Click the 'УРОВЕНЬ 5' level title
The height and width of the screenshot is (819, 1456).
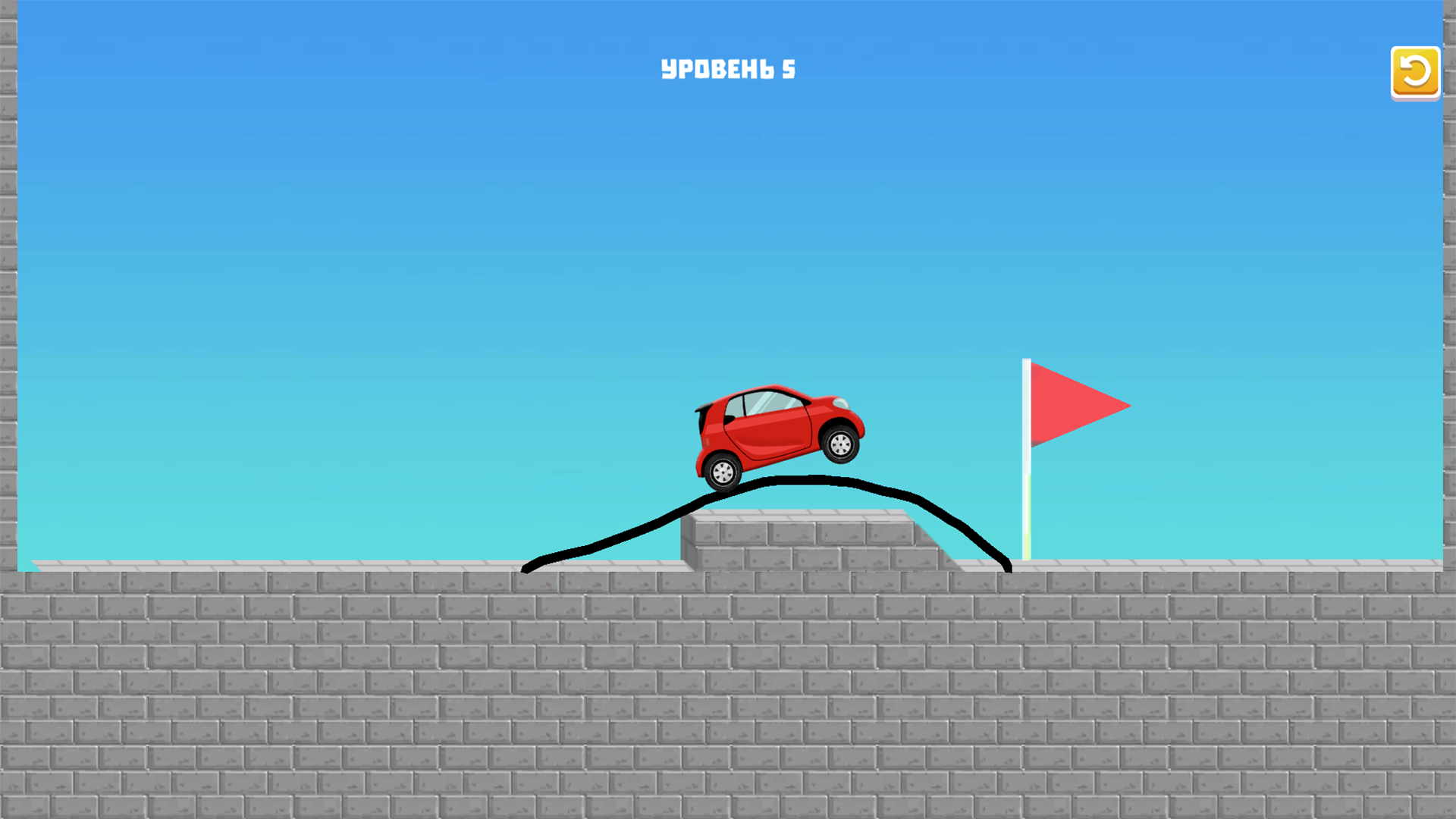(728, 67)
